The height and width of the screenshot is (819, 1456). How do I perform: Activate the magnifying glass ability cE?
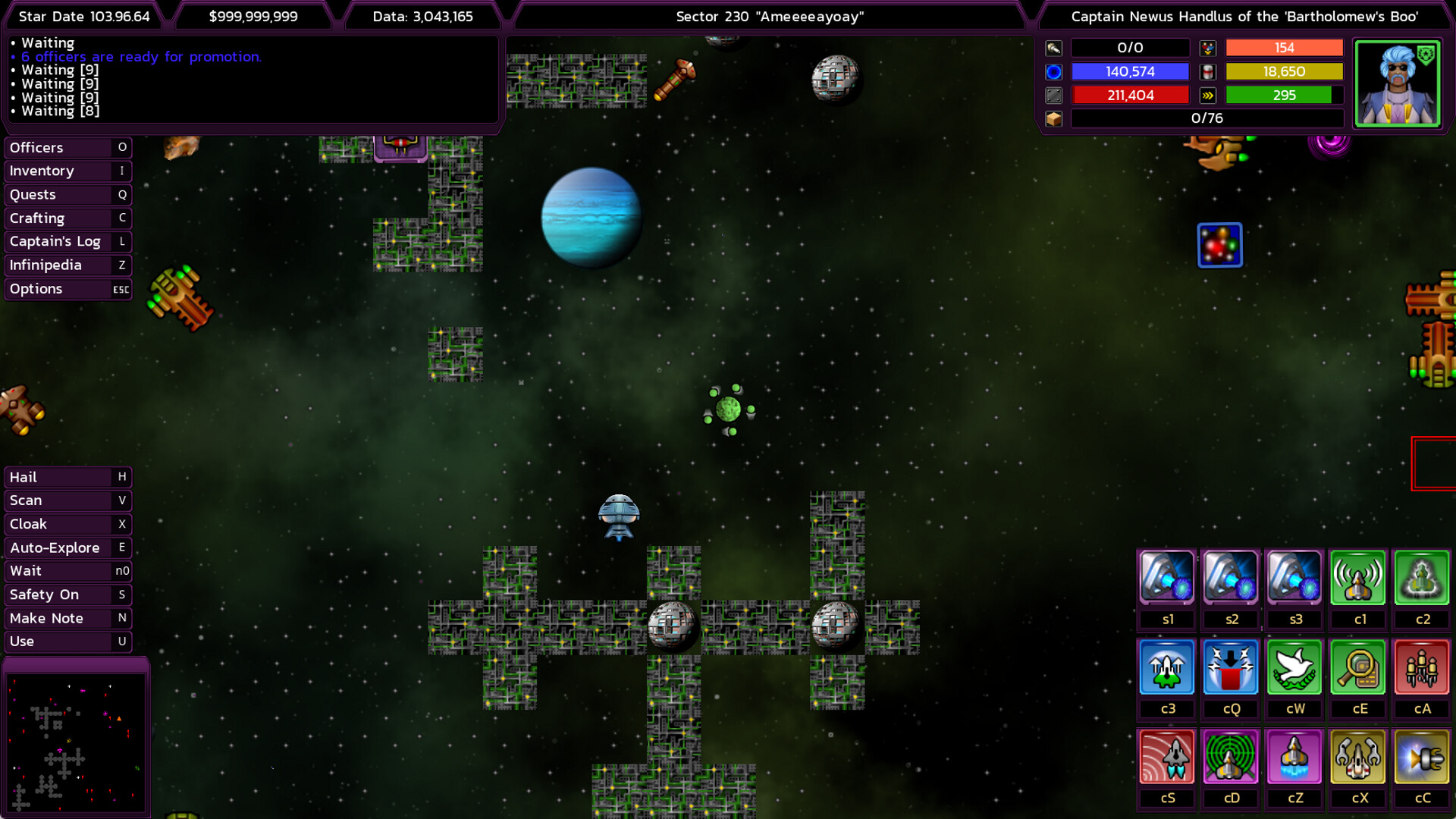(1358, 667)
